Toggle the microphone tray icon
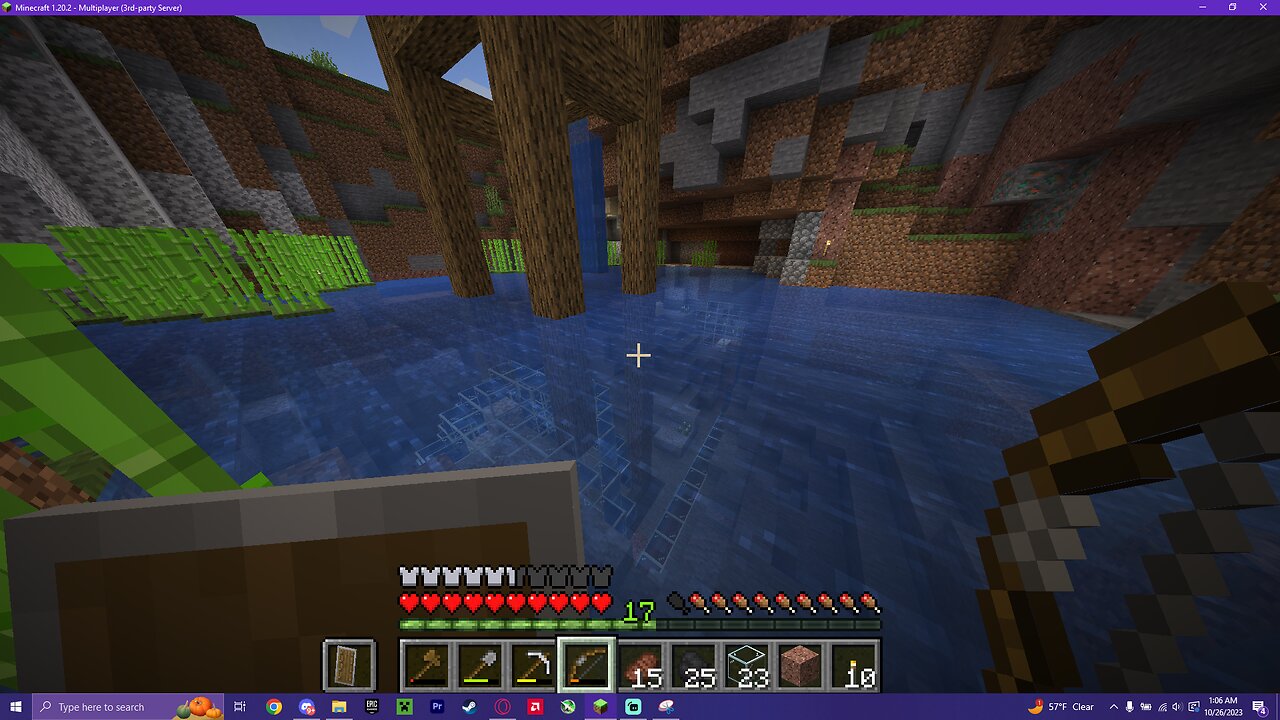This screenshot has height=720, width=1280. pos(1129,707)
